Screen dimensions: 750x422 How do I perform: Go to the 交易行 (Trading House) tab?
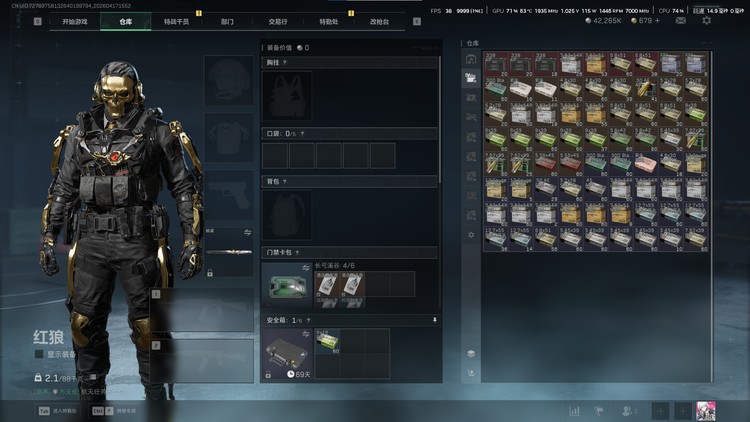tap(278, 21)
